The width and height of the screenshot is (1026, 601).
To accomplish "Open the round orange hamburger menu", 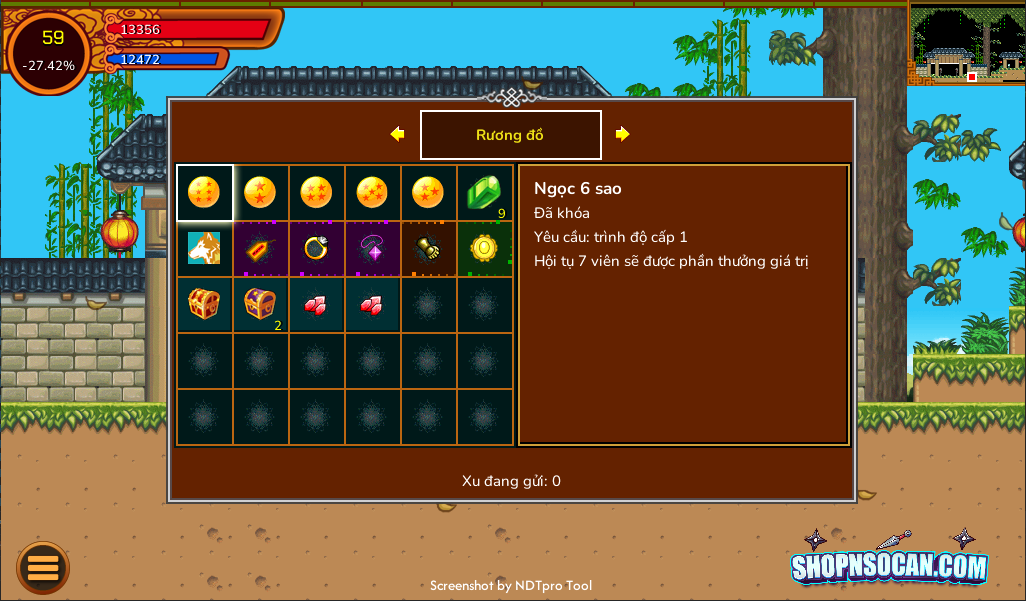I will point(43,568).
